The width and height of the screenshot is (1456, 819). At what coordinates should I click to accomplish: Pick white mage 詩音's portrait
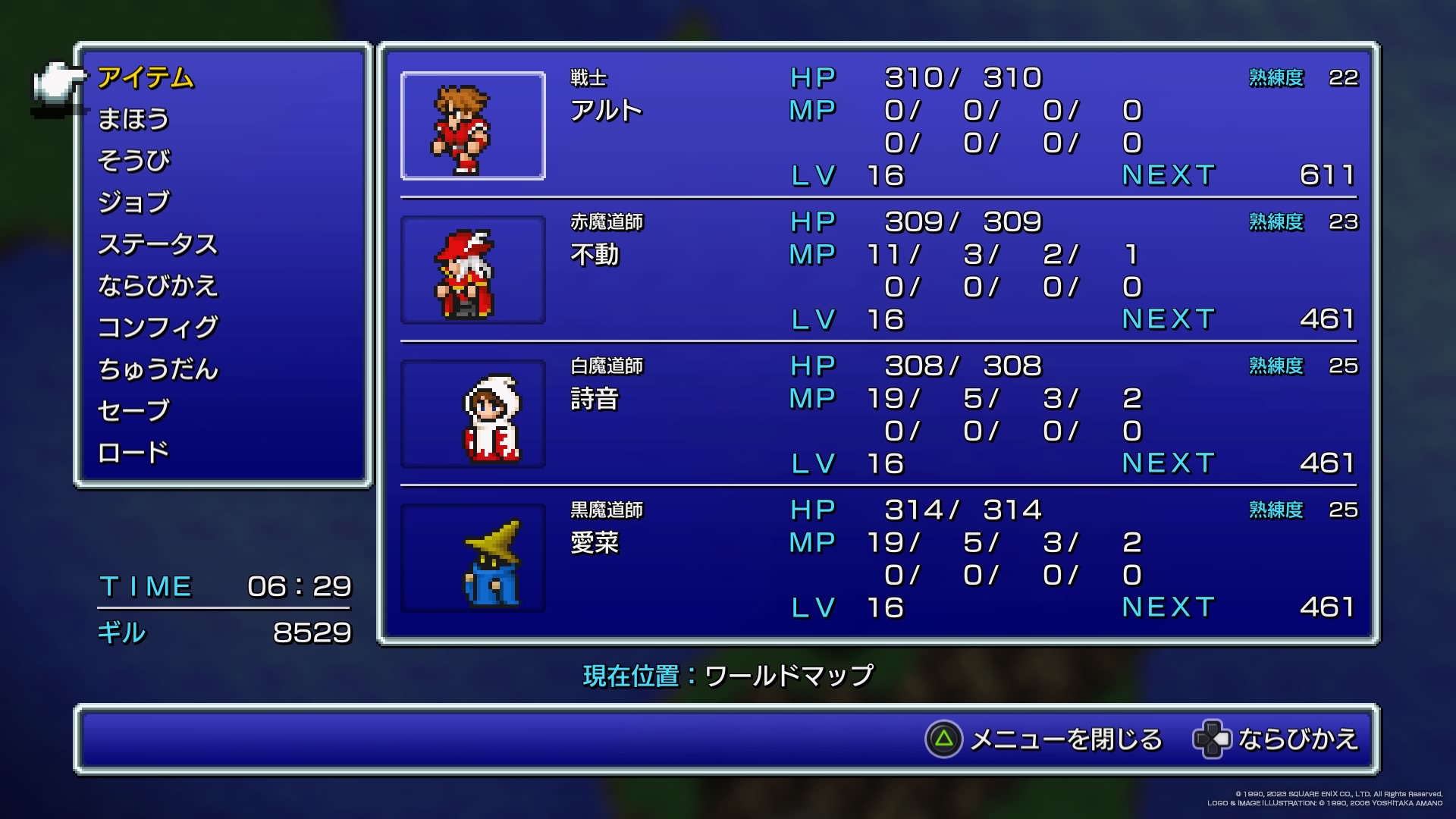(473, 415)
